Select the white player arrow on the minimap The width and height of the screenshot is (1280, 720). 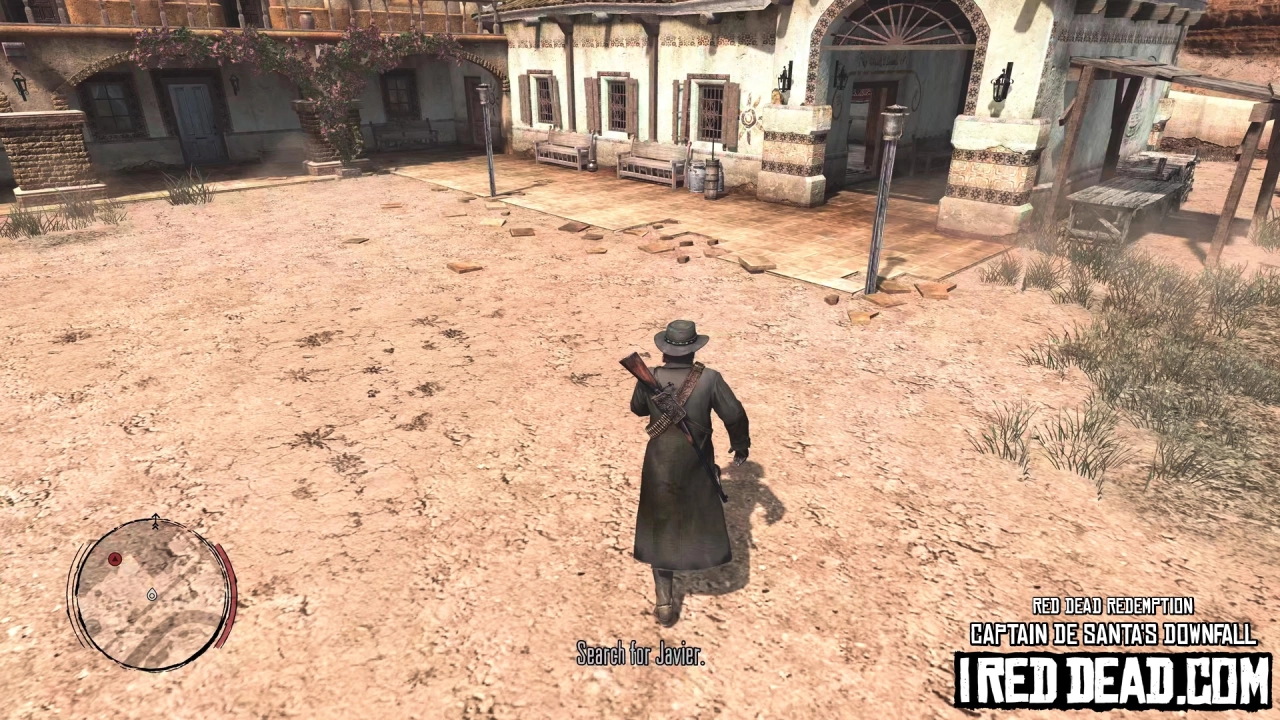(x=153, y=596)
